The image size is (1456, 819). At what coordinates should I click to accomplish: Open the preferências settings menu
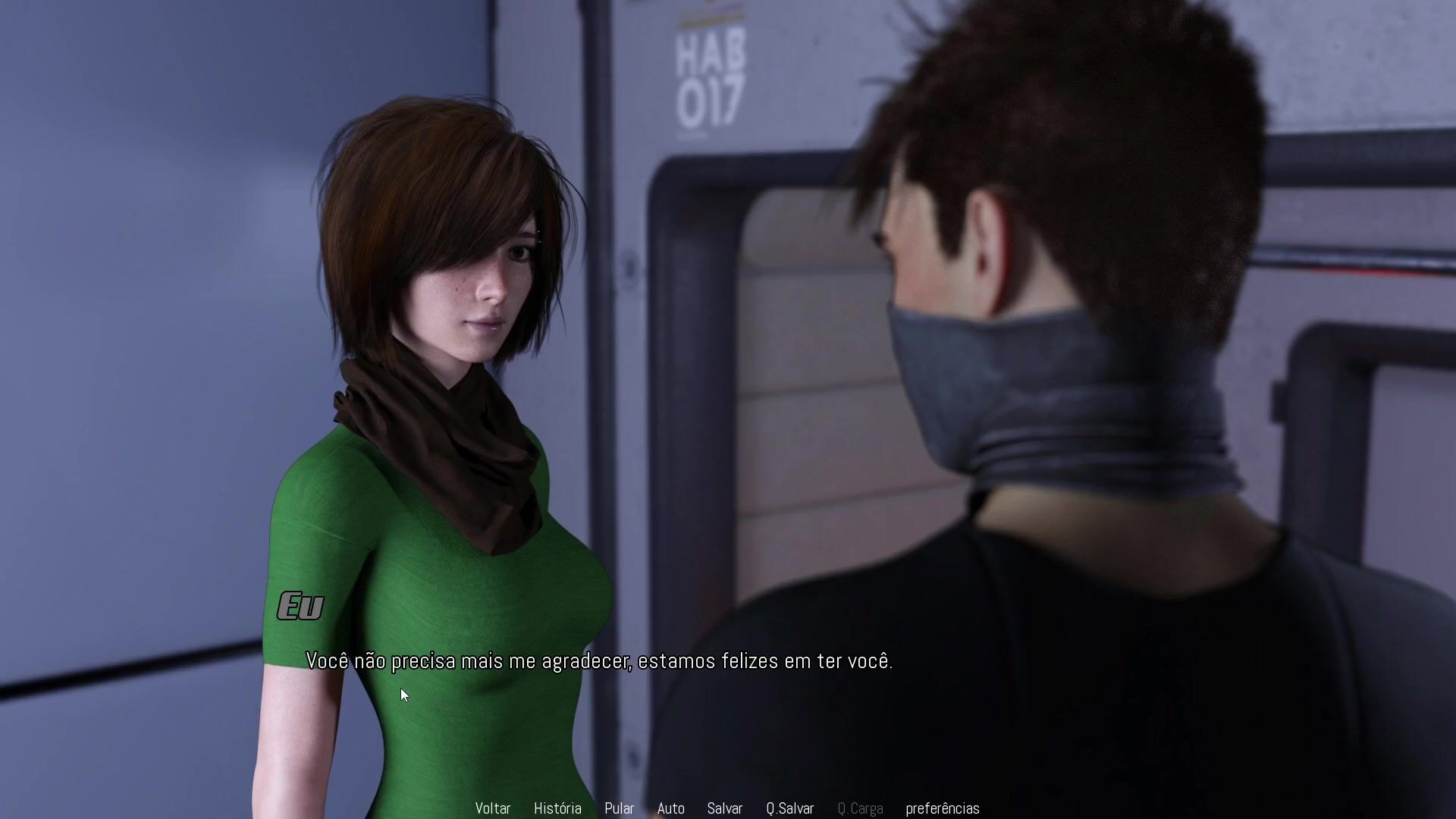click(942, 808)
